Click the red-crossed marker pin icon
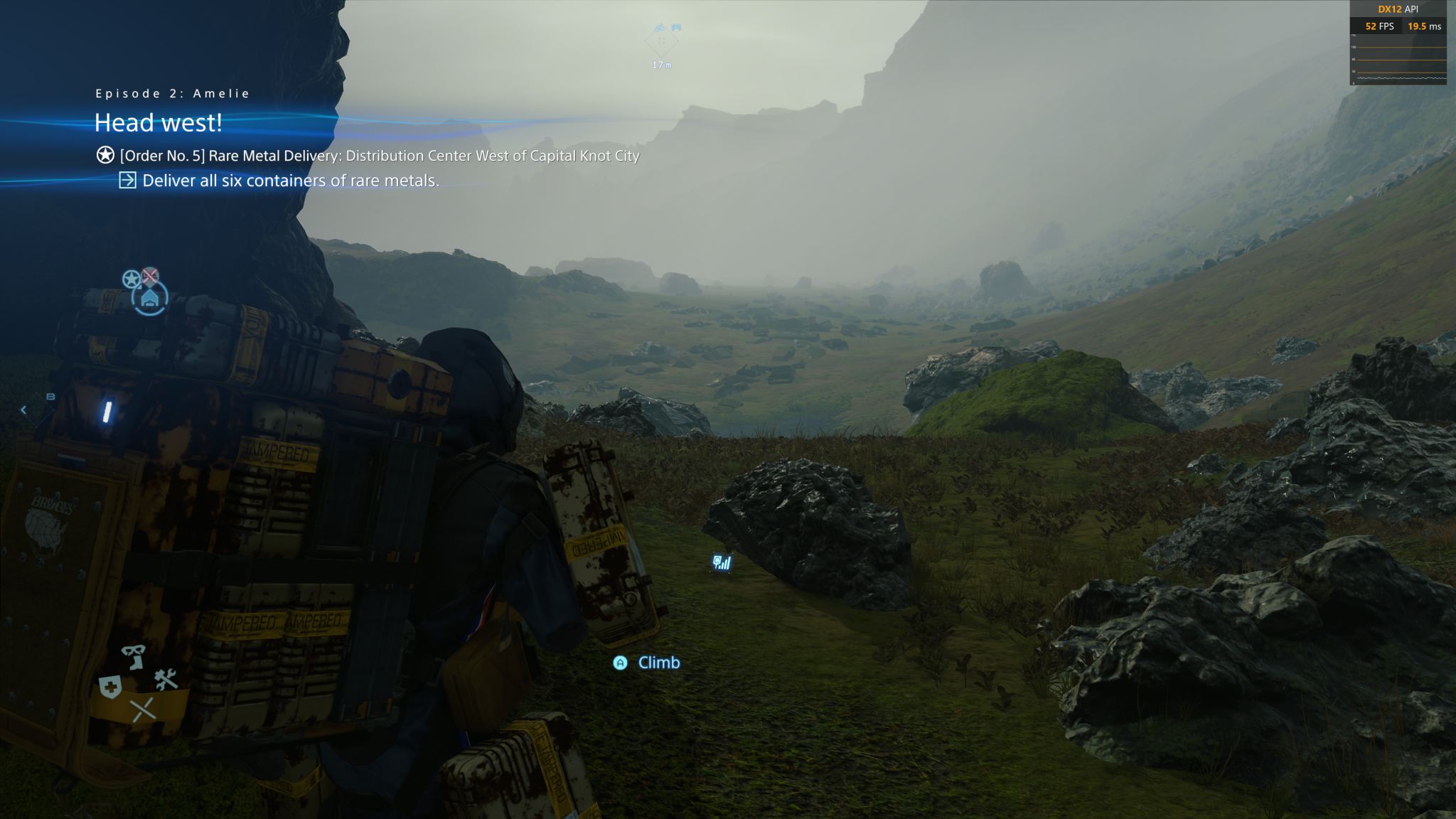The image size is (1456, 819). (150, 275)
